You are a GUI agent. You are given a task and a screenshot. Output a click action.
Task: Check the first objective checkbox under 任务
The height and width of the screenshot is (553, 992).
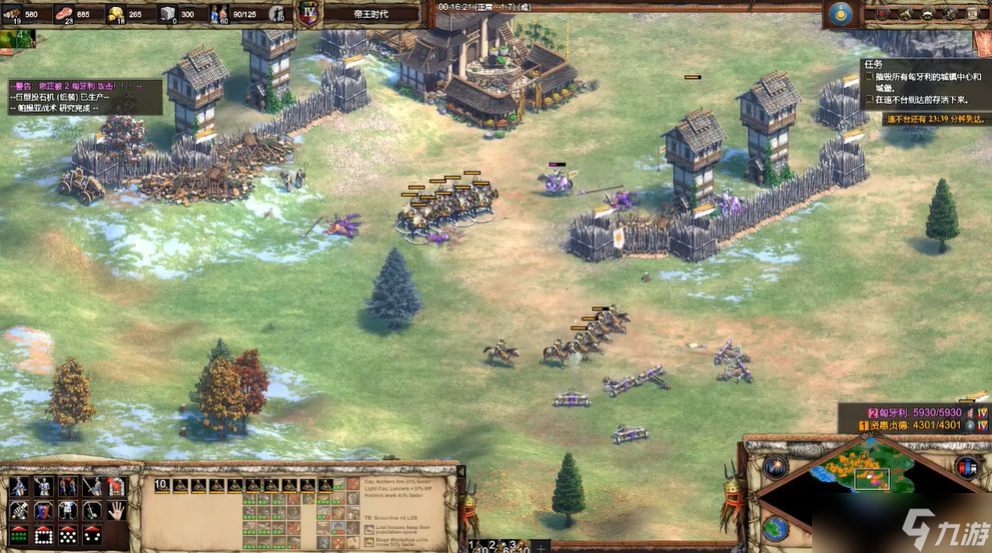[x=866, y=77]
